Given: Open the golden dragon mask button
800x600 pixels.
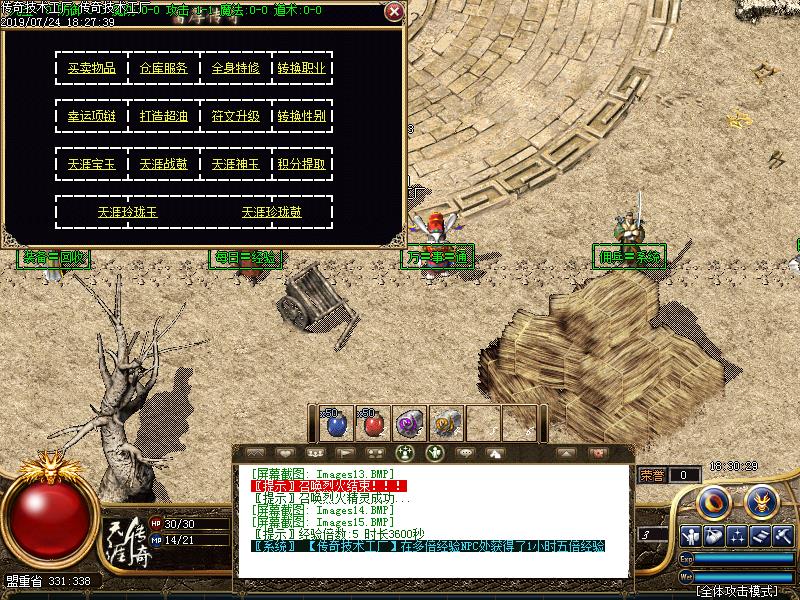Looking at the screenshot, I should (761, 500).
